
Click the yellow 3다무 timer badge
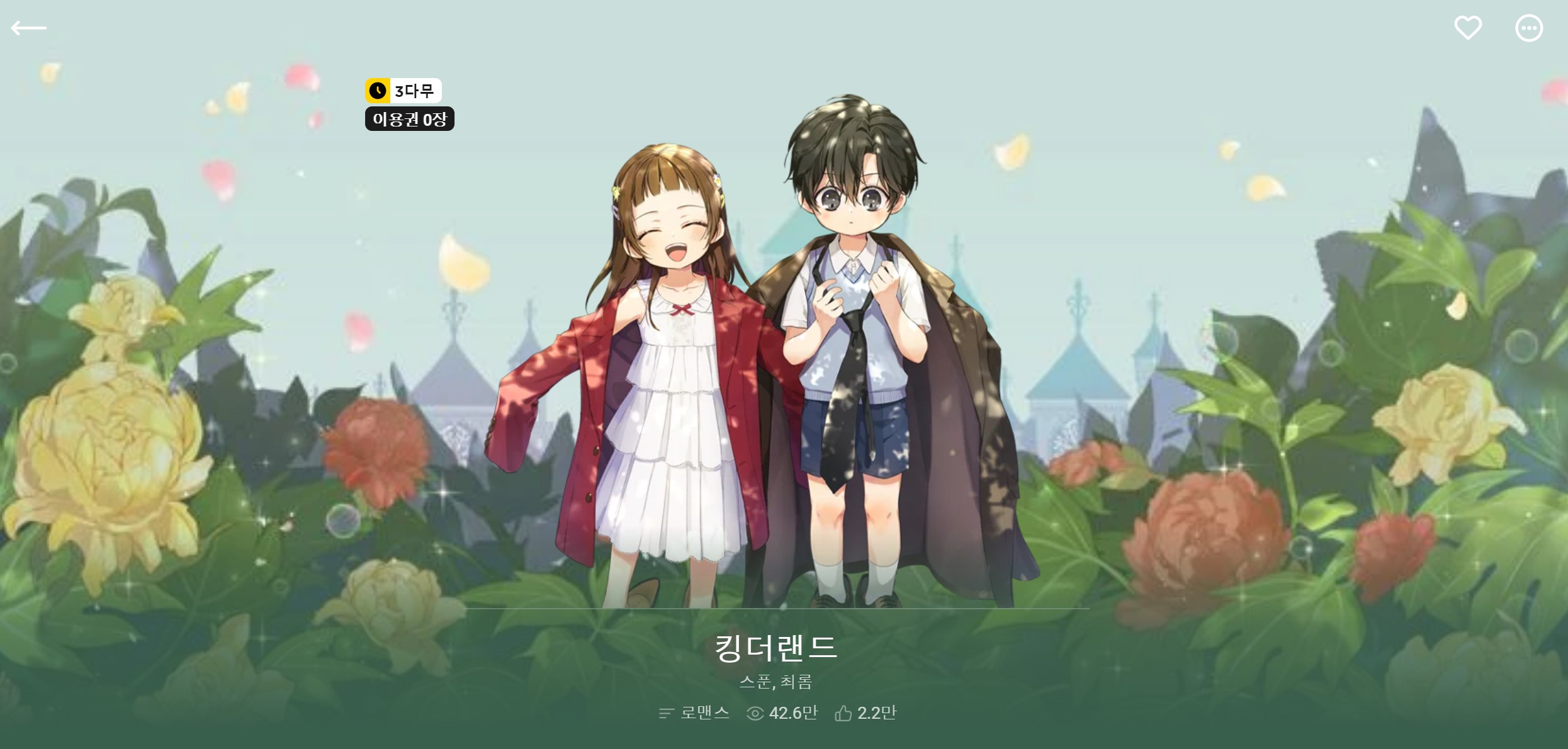(403, 91)
